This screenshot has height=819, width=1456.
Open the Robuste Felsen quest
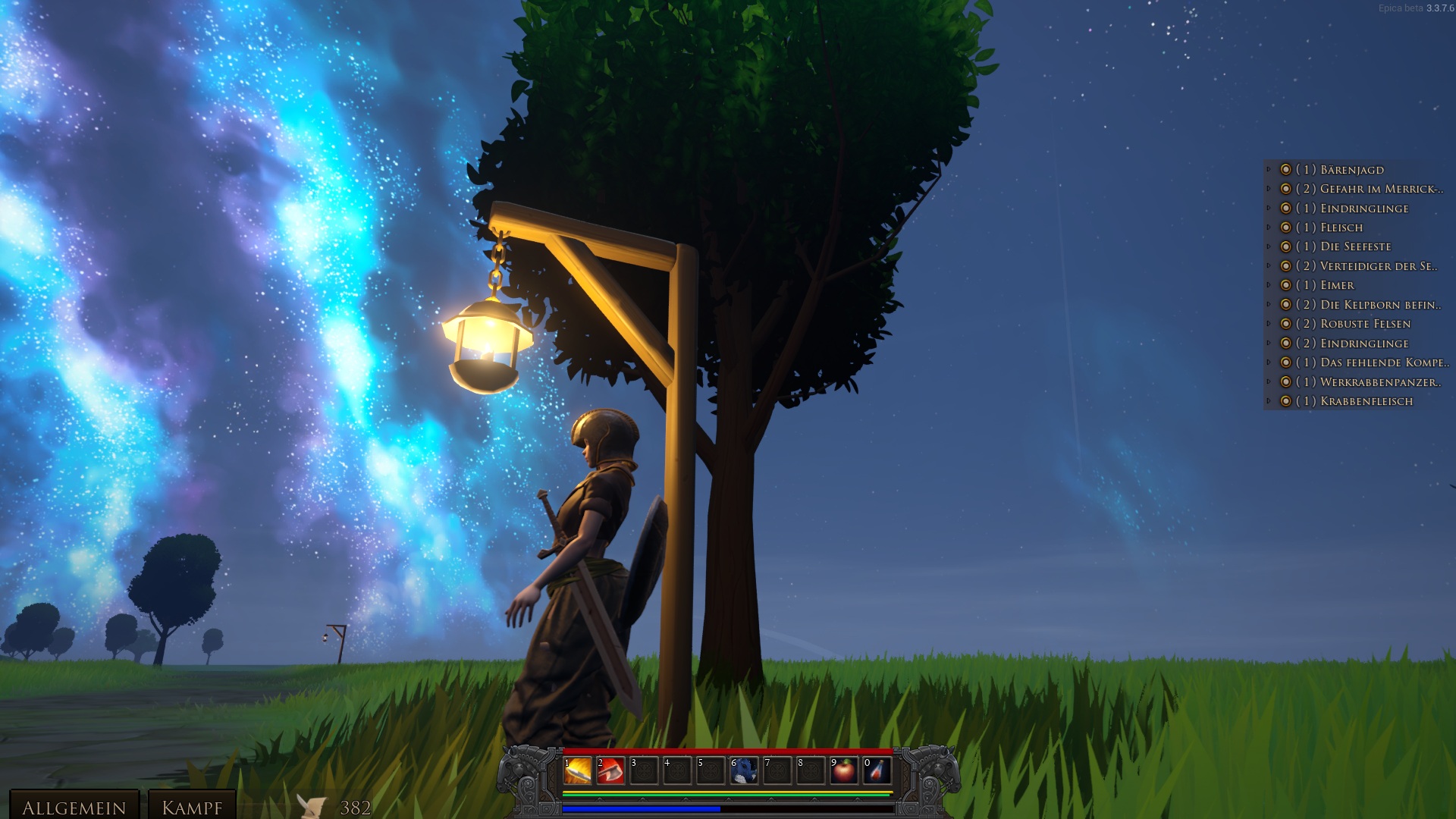coord(1365,324)
